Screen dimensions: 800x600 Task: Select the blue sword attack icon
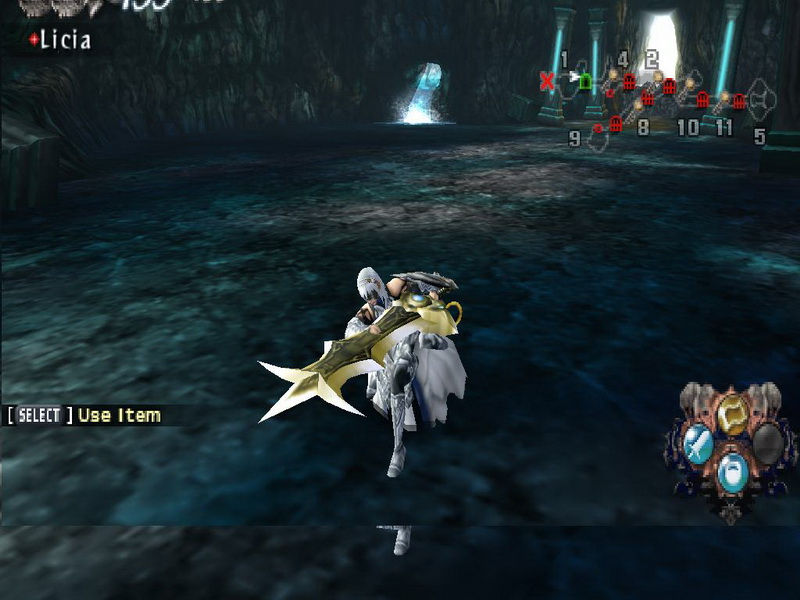[700, 443]
